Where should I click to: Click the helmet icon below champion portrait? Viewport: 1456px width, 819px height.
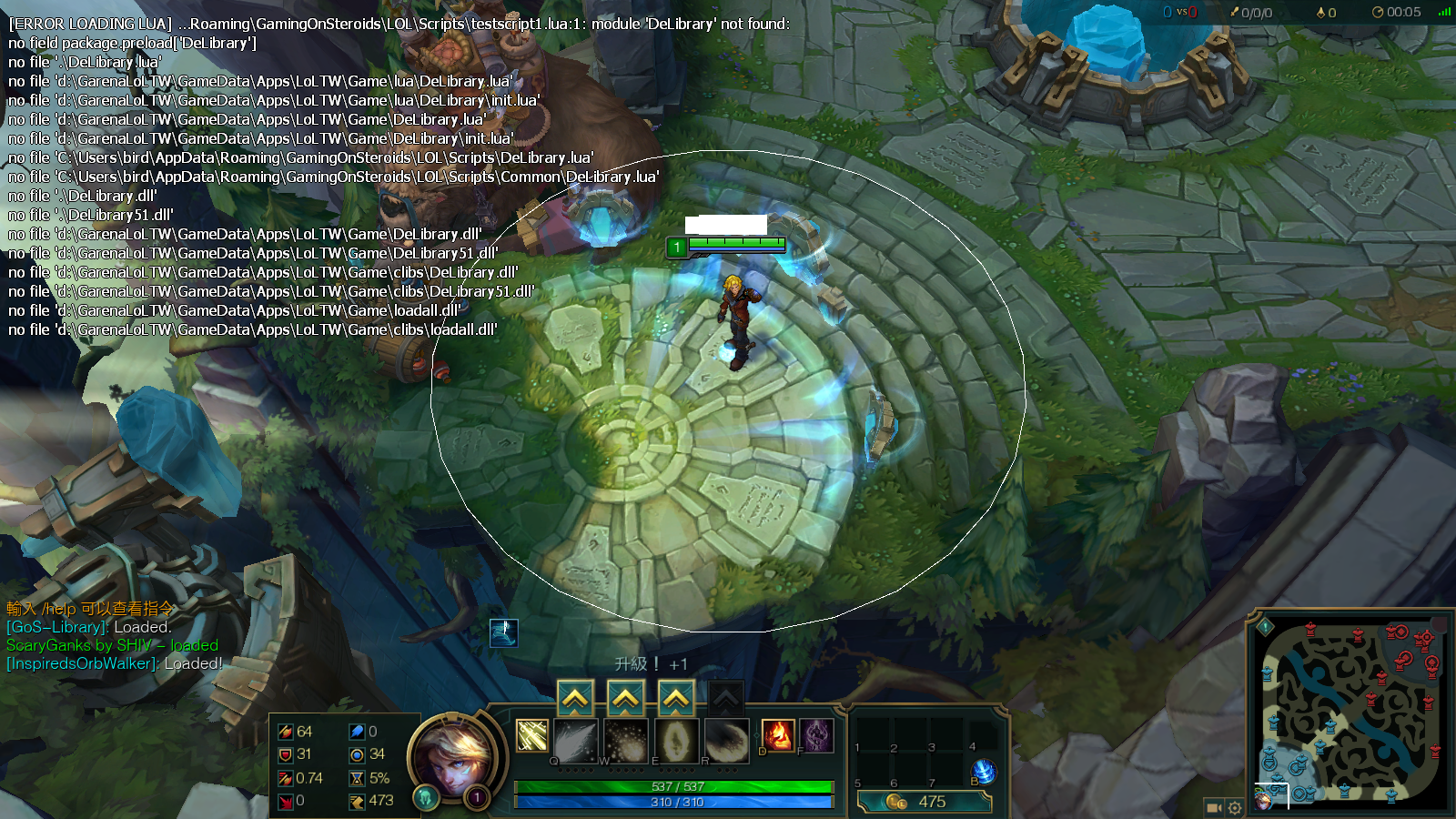(x=426, y=798)
